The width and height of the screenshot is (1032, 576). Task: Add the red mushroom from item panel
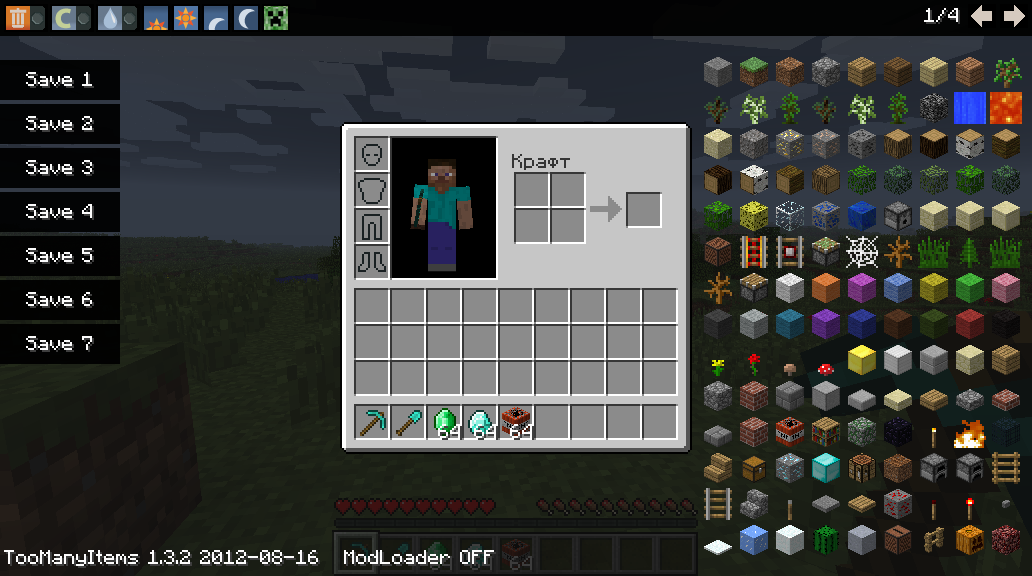coord(825,368)
